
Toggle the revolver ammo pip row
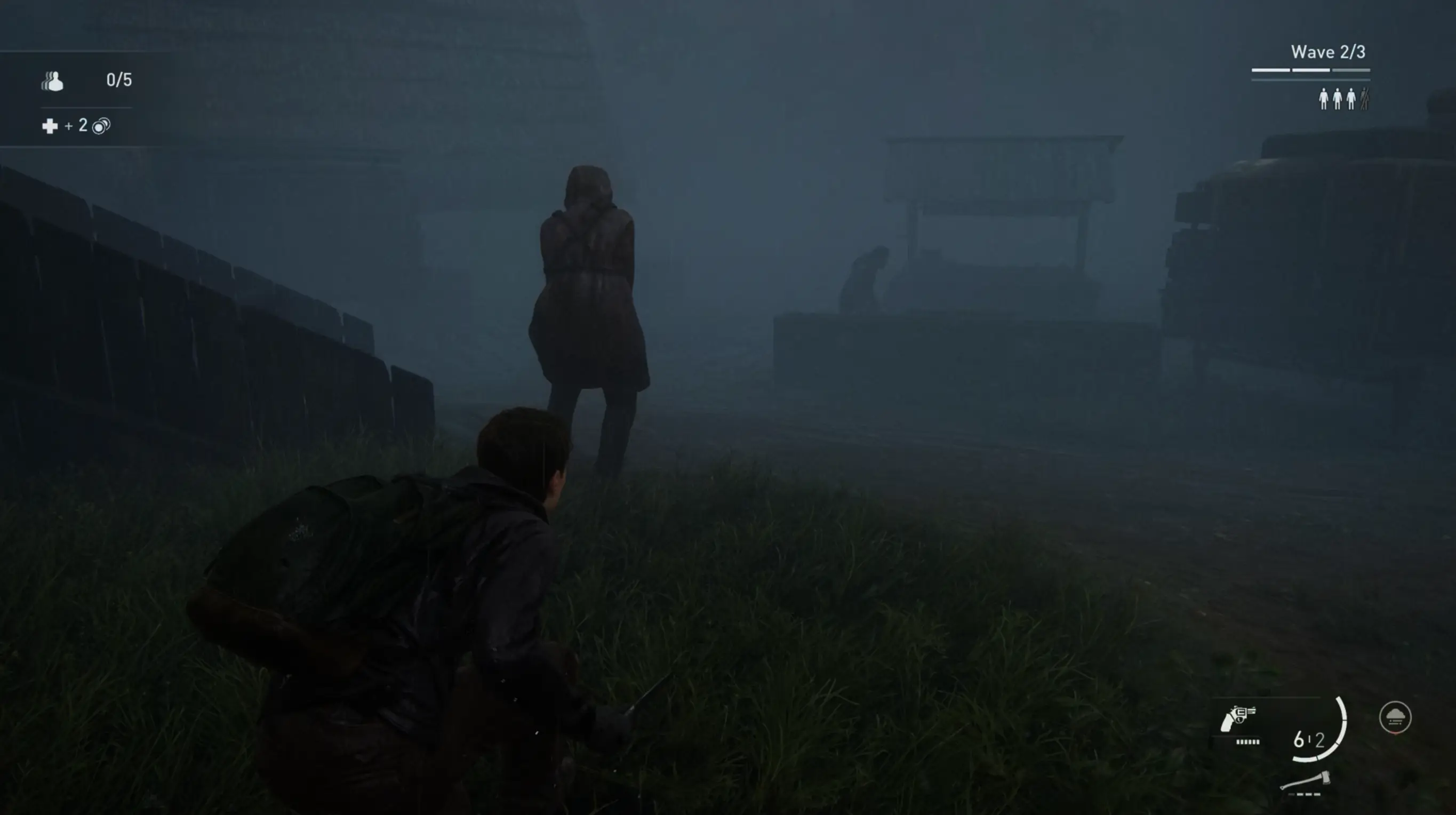(1248, 742)
